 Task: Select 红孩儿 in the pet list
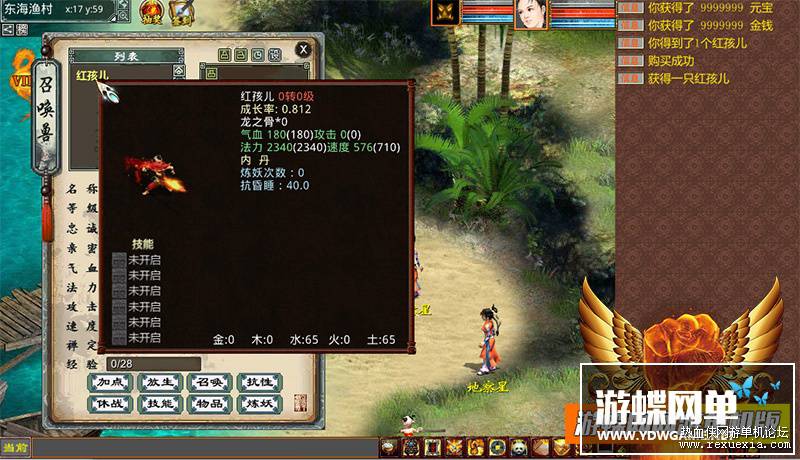92,75
